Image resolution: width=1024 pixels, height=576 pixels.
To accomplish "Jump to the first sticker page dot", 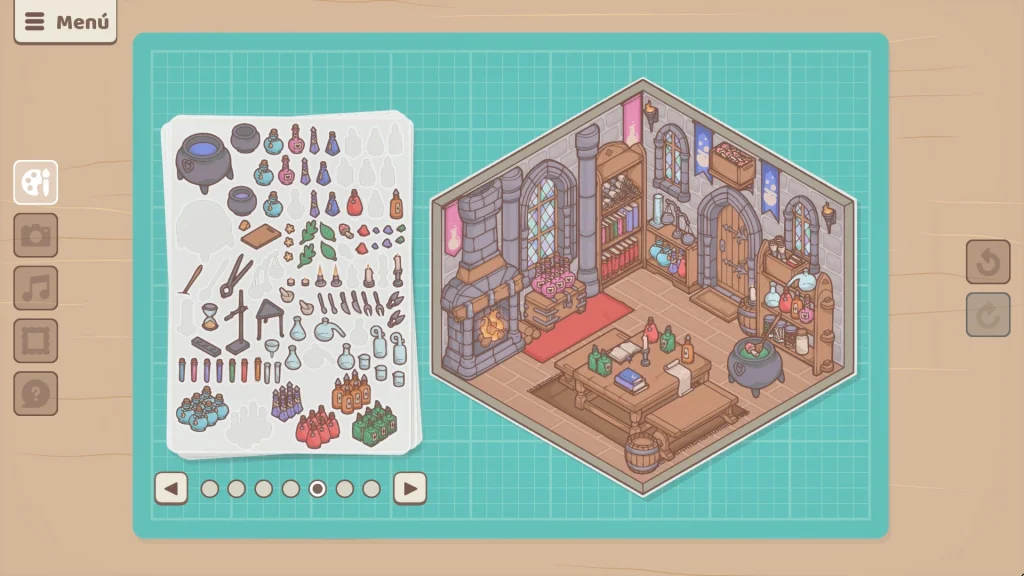I will pyautogui.click(x=210, y=488).
